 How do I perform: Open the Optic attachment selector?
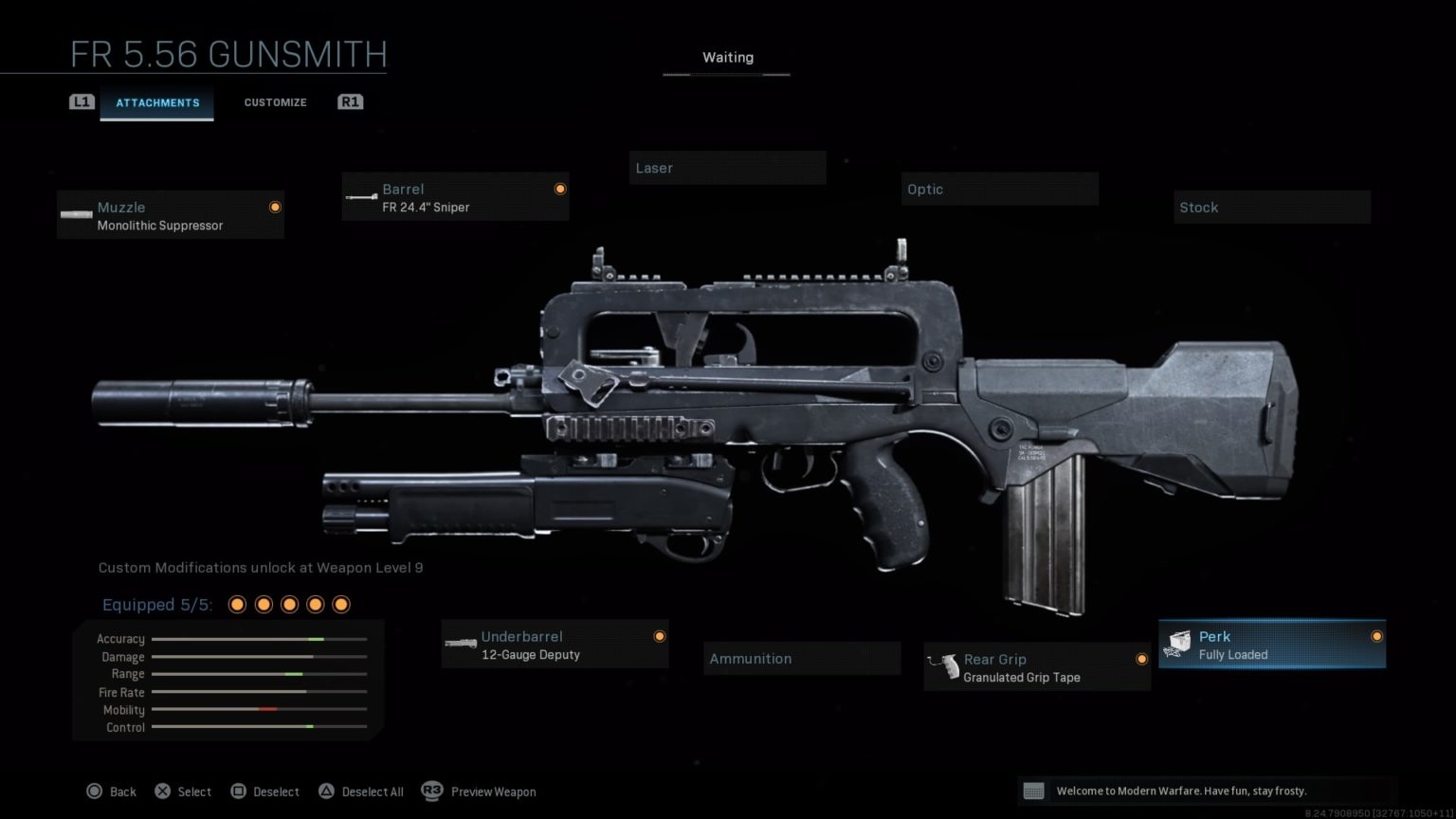[x=999, y=189]
